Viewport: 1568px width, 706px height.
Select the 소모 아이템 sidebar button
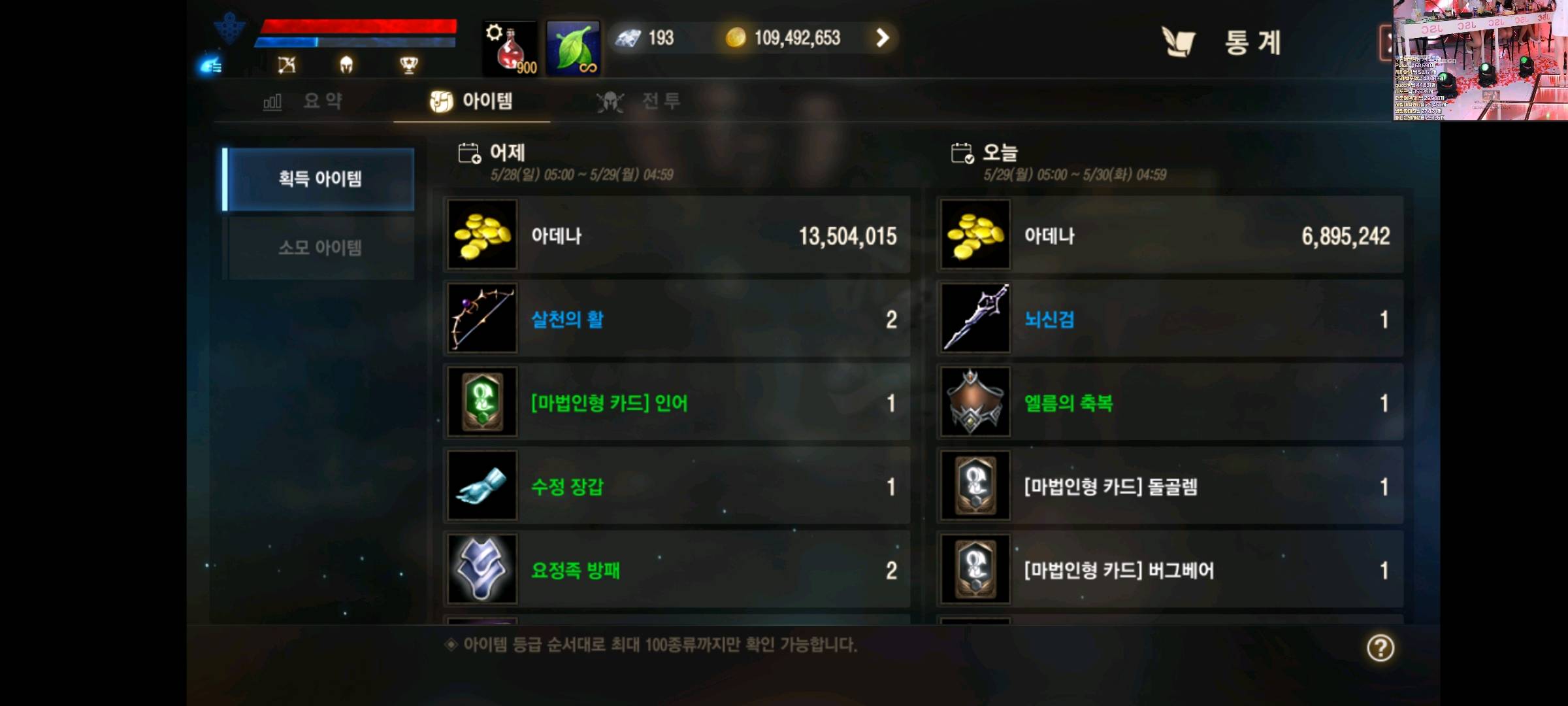coord(318,247)
